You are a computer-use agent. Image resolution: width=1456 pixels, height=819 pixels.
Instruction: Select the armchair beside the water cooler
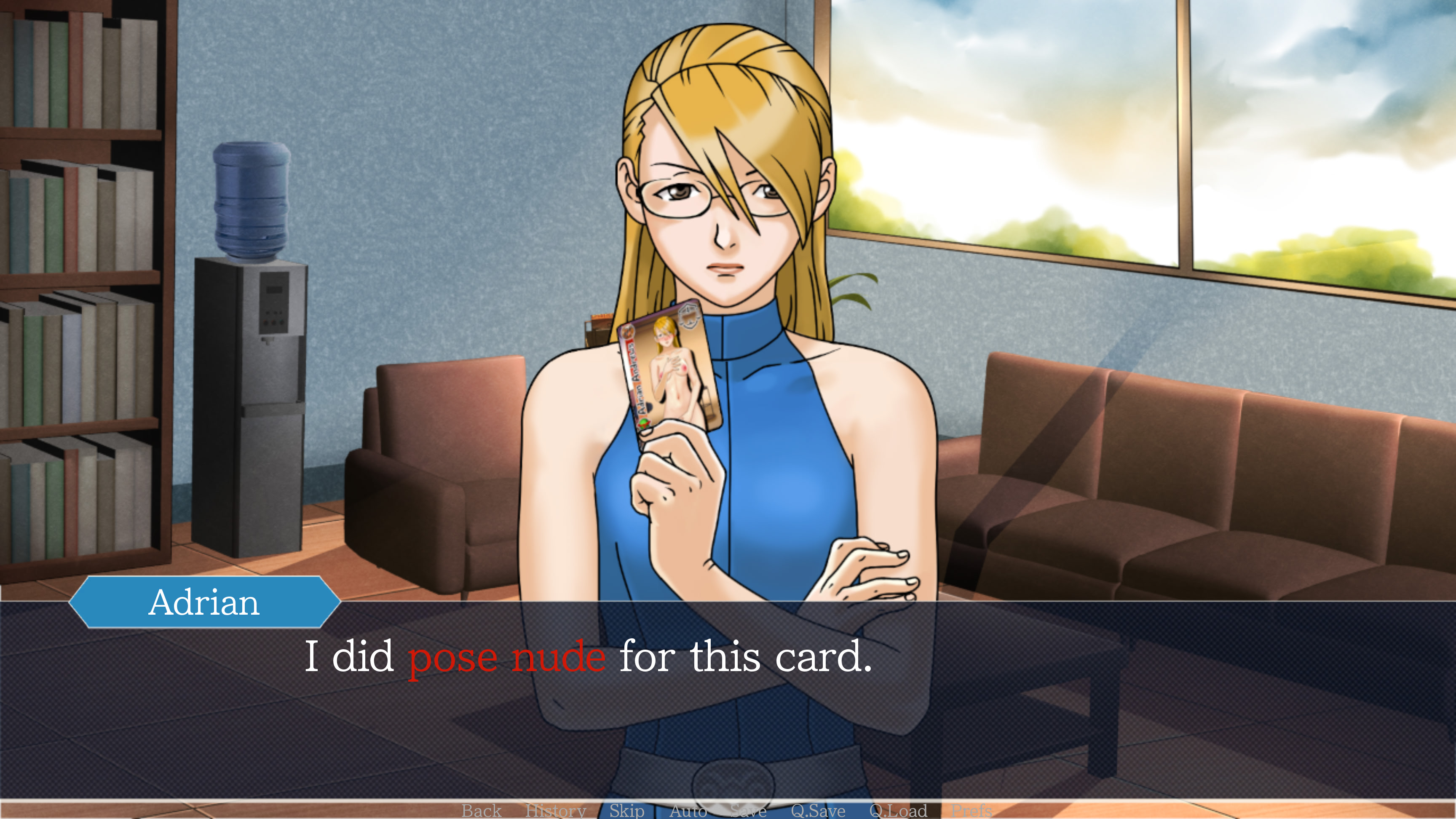pos(430,480)
